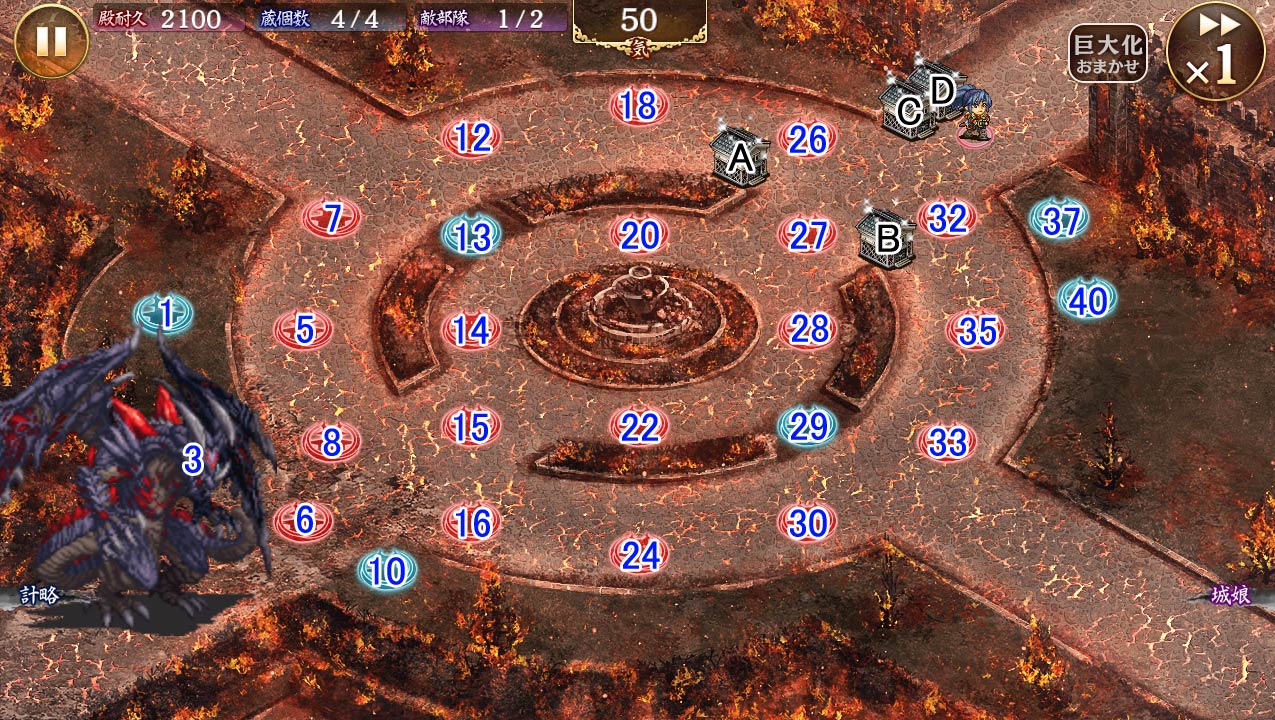Select red placement tile 33
This screenshot has width=1275, height=720.
tap(946, 441)
